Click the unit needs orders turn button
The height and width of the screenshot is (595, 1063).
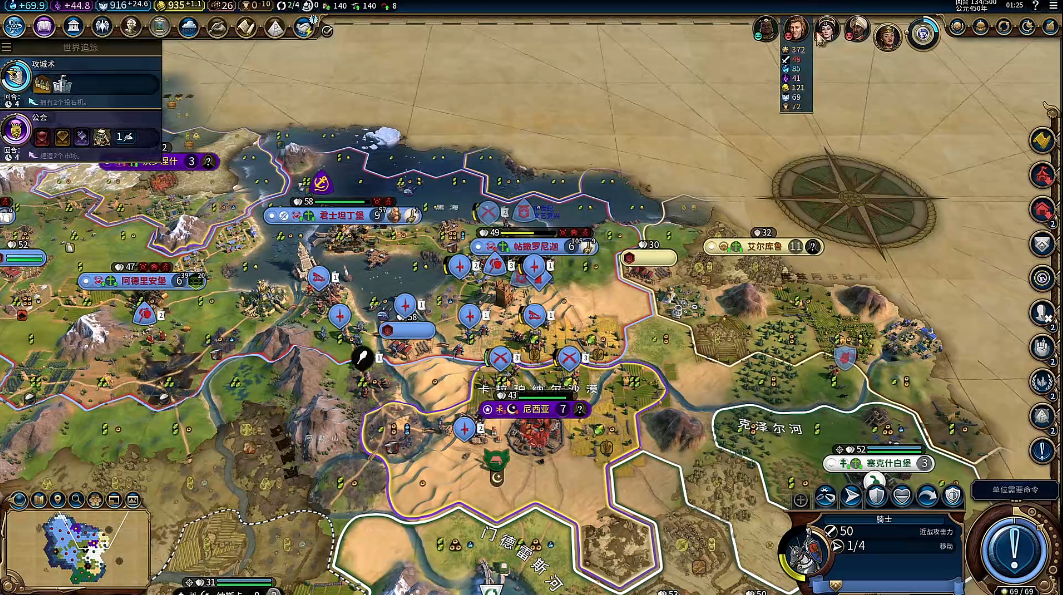tap(1013, 546)
